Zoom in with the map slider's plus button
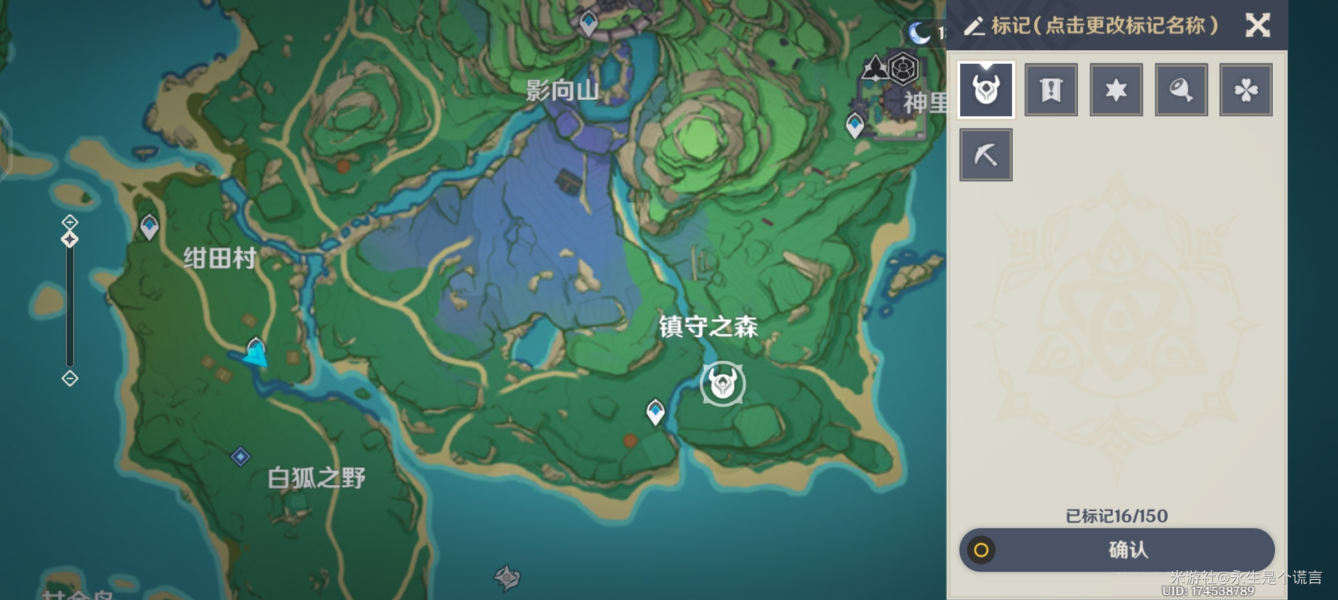 [70, 221]
